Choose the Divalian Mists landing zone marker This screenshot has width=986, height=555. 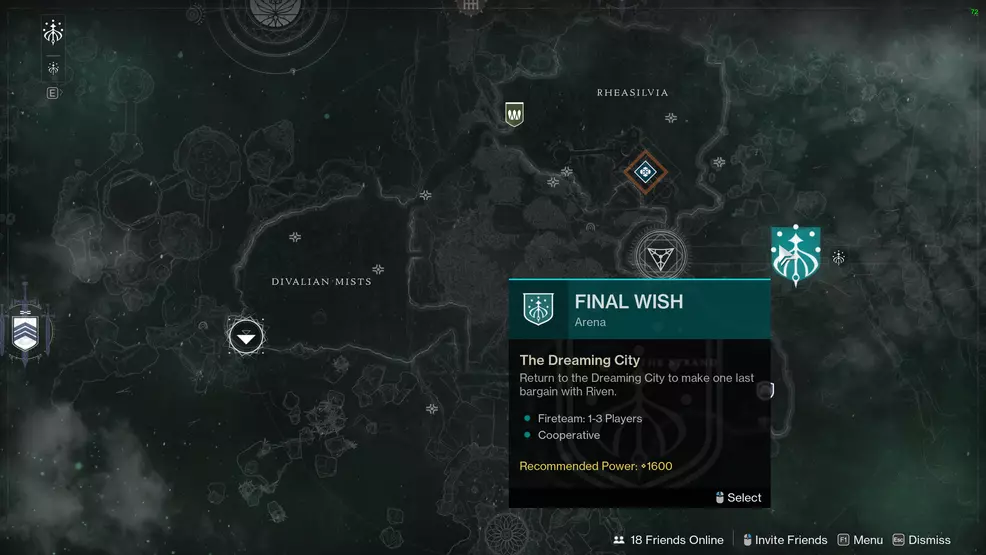246,336
